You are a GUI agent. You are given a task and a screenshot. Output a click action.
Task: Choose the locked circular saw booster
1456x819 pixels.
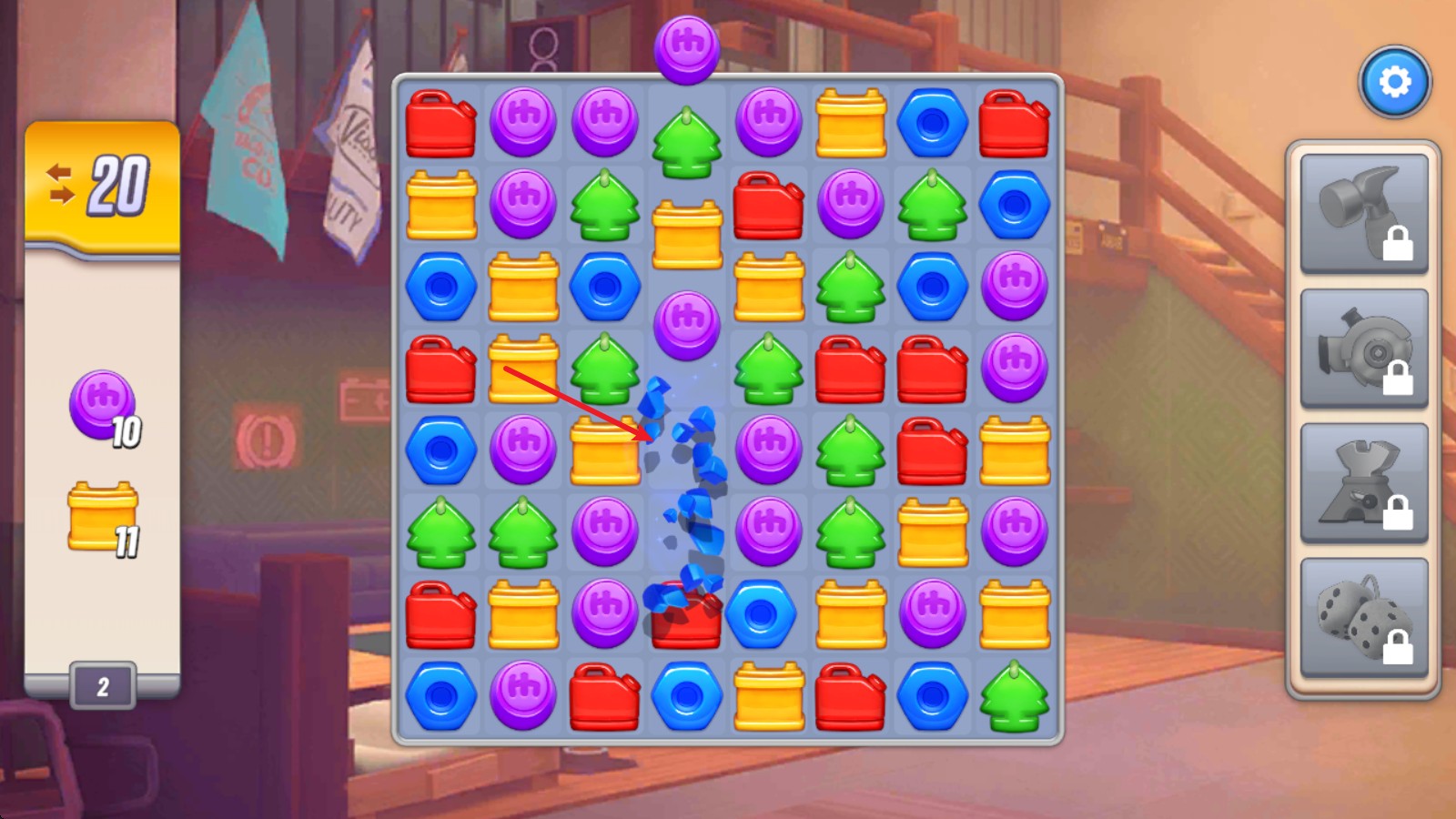(1363, 349)
